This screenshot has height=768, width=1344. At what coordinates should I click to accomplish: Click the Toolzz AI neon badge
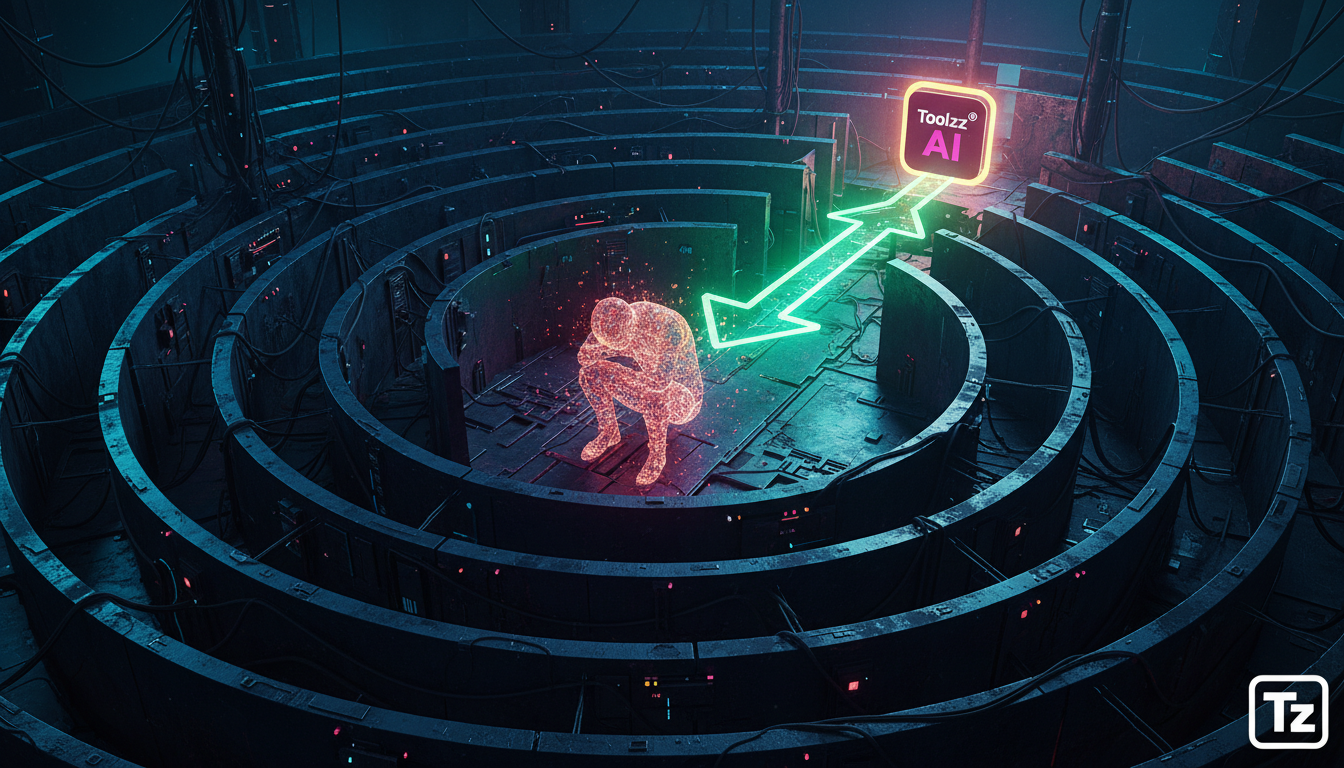click(948, 133)
